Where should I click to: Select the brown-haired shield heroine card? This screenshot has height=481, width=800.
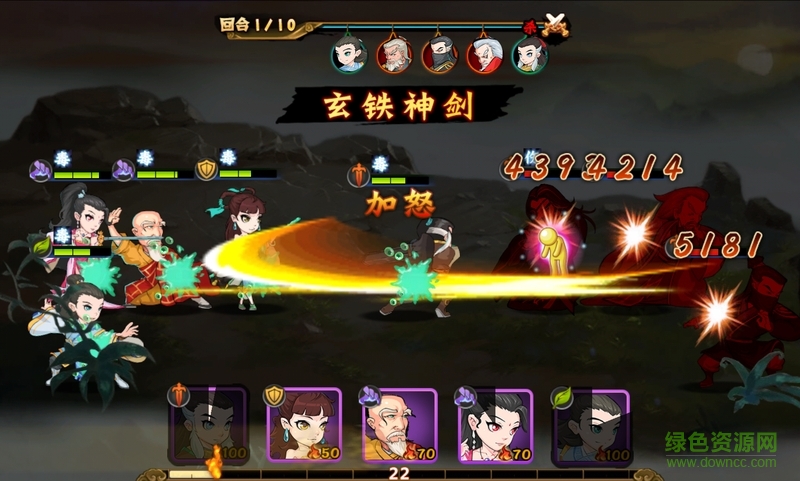(303, 425)
